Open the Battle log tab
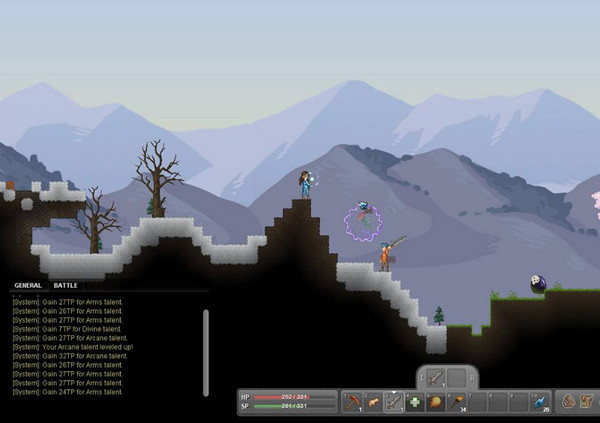The image size is (600, 423). point(65,285)
